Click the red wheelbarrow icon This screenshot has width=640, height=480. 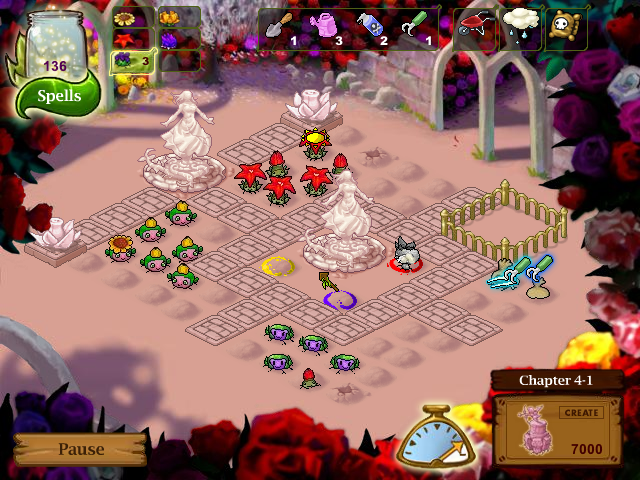pos(475,28)
